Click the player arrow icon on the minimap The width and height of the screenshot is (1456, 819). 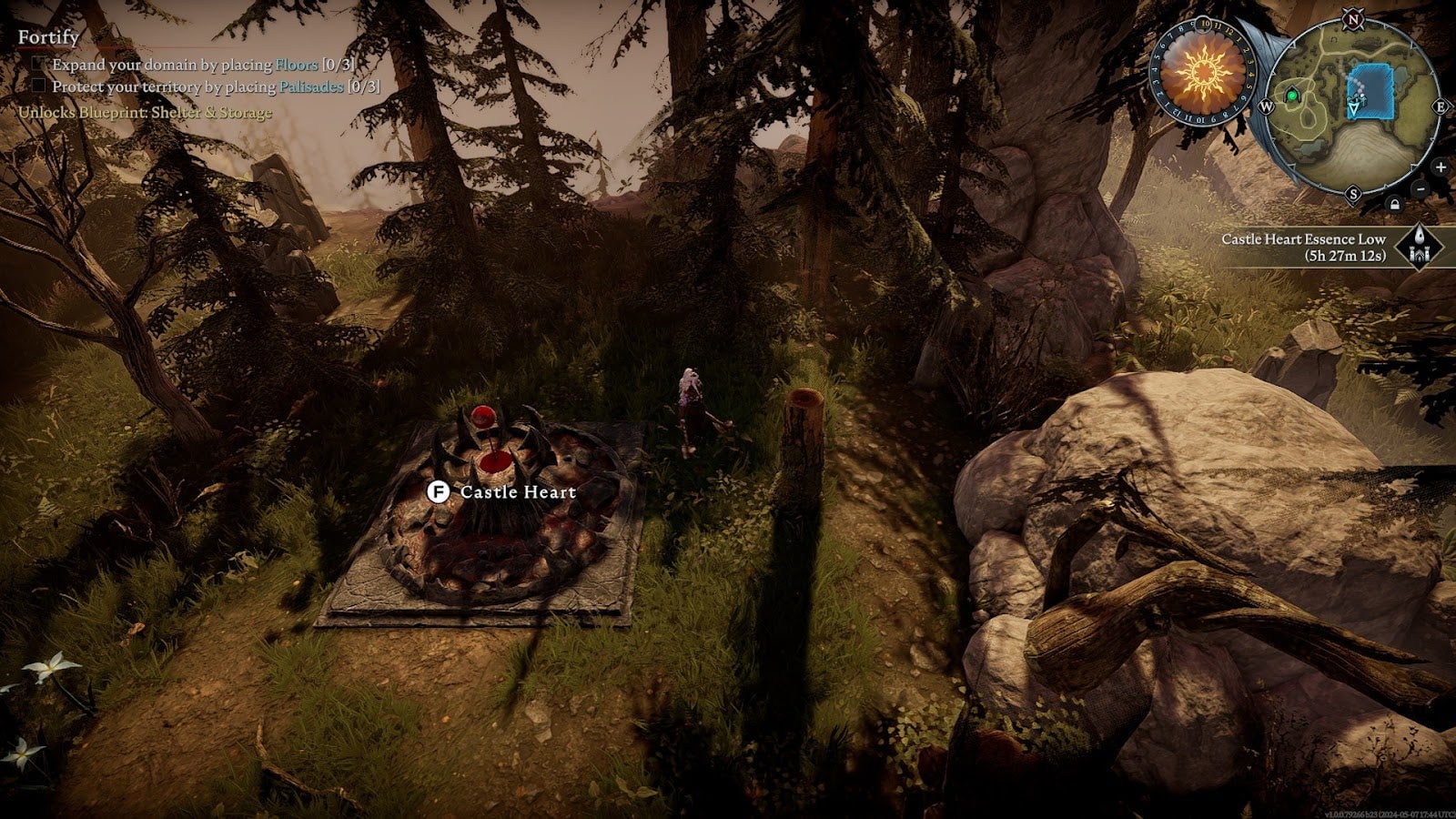click(1353, 106)
